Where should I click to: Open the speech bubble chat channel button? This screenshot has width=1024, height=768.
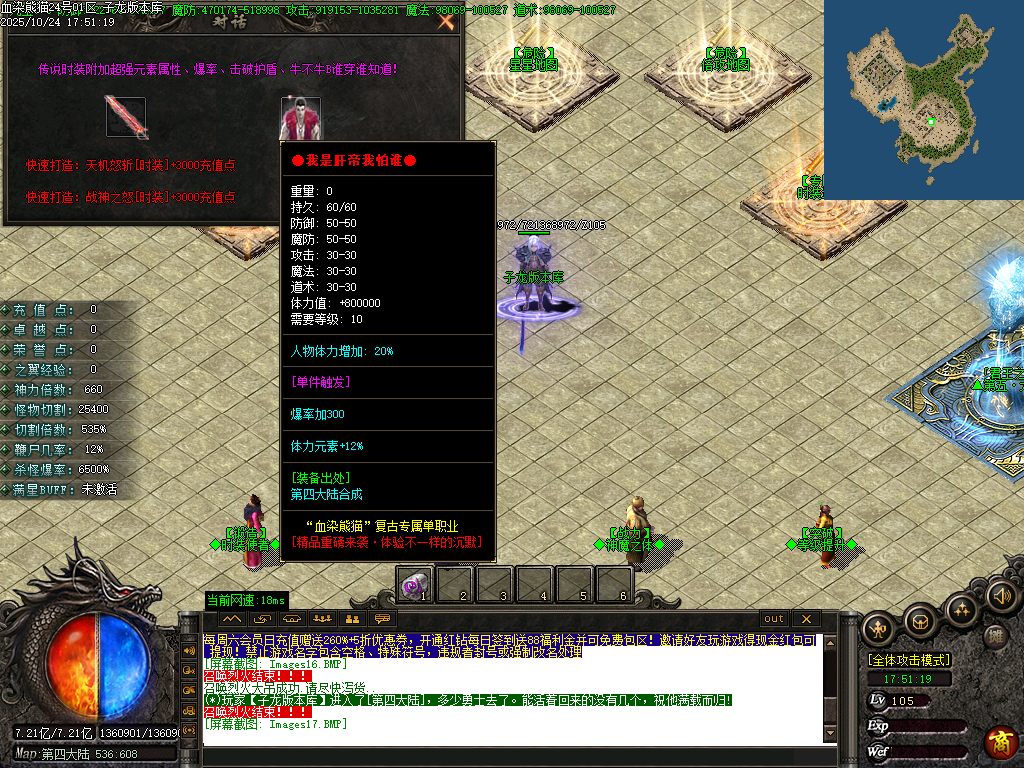pos(382,619)
